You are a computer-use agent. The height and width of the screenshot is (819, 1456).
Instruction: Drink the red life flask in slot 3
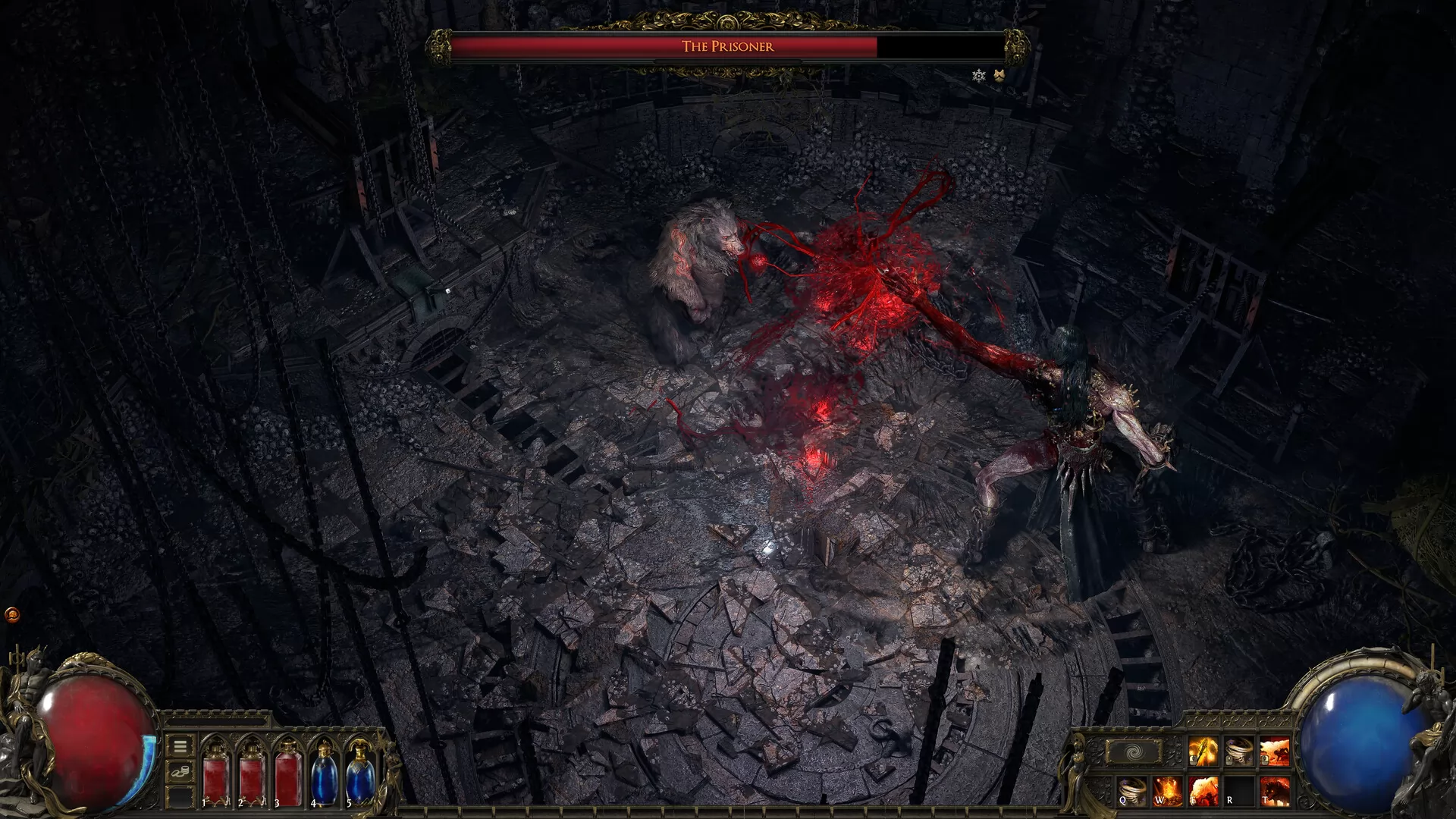pyautogui.click(x=288, y=773)
